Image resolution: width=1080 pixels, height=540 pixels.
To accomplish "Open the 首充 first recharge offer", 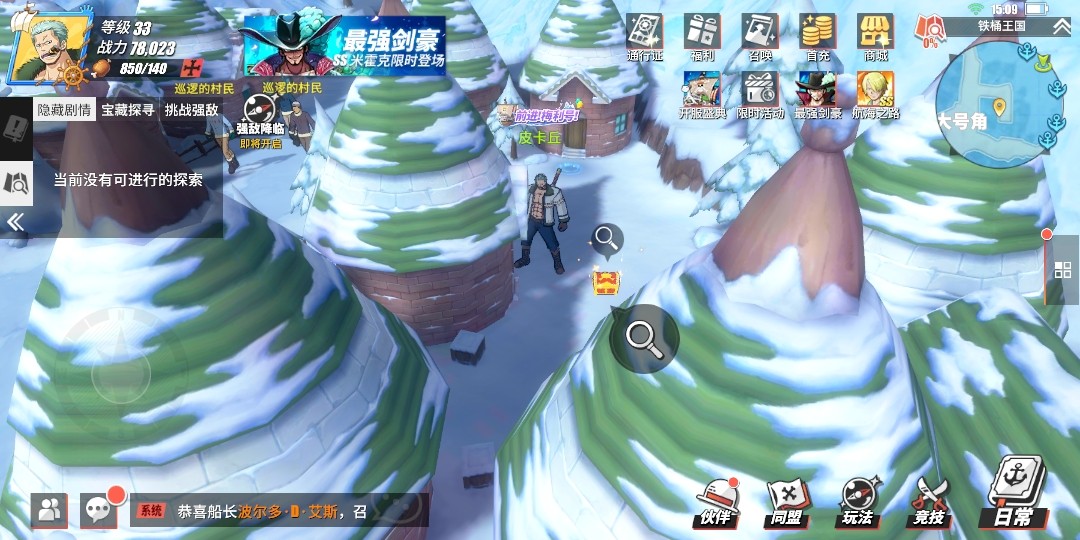I will click(x=818, y=37).
